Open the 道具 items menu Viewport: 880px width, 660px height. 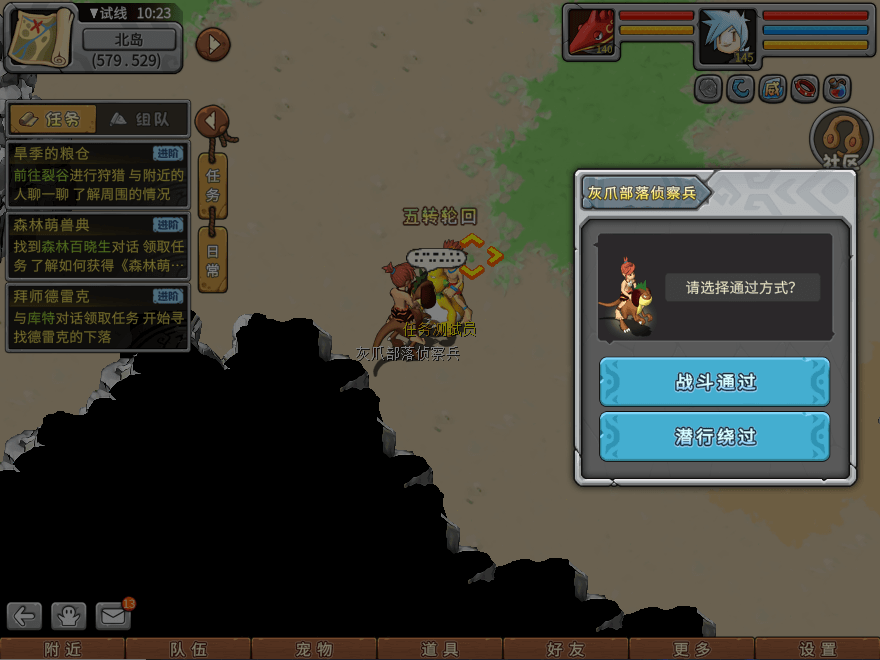pyautogui.click(x=440, y=649)
